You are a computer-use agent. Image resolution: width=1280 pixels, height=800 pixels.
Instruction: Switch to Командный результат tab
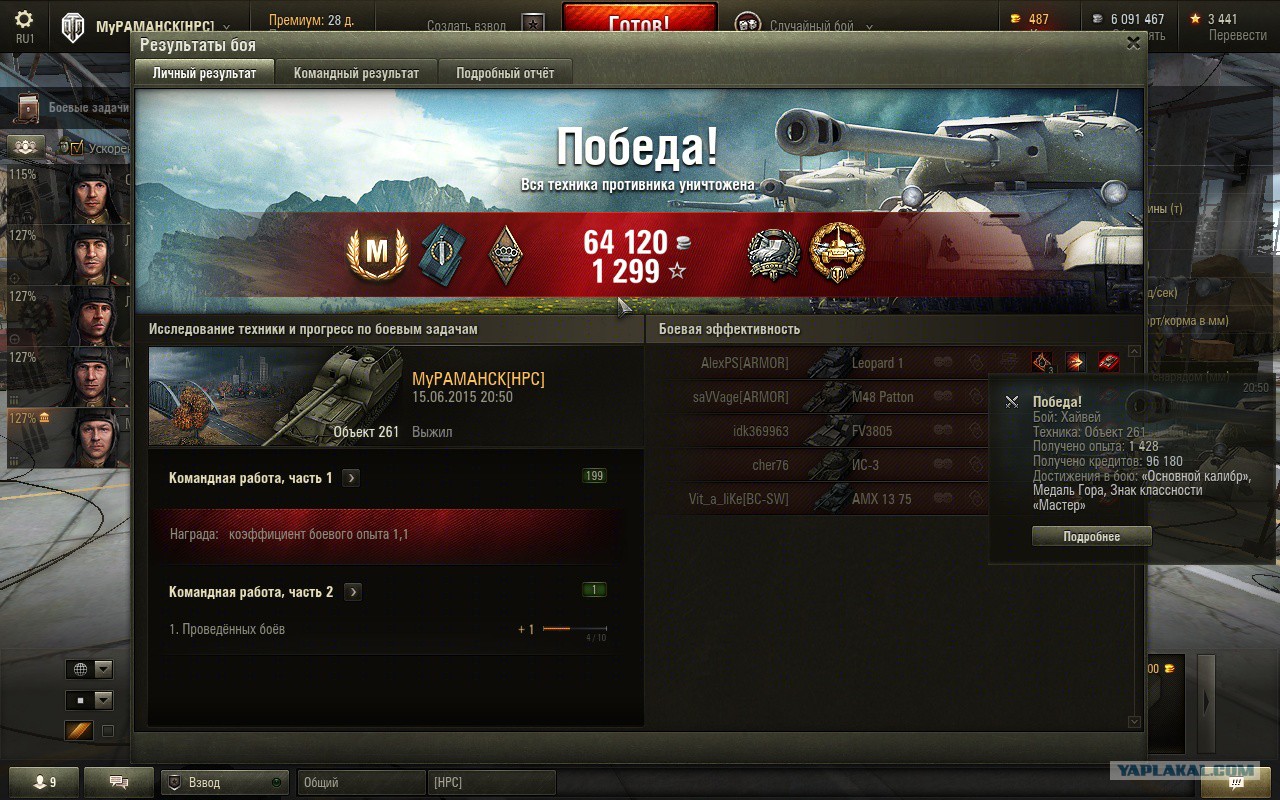[x=356, y=73]
